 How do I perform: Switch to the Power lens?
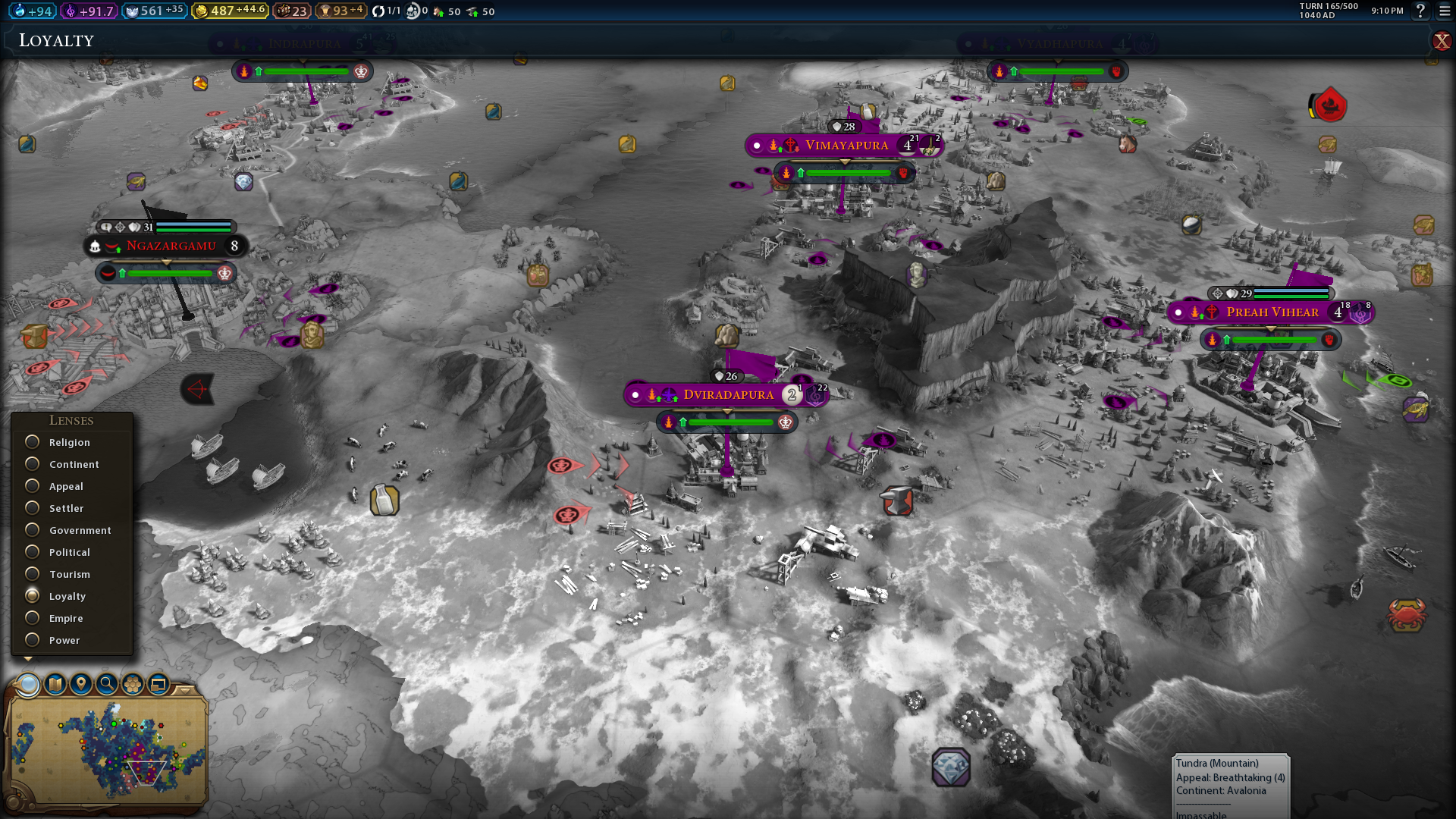point(33,640)
